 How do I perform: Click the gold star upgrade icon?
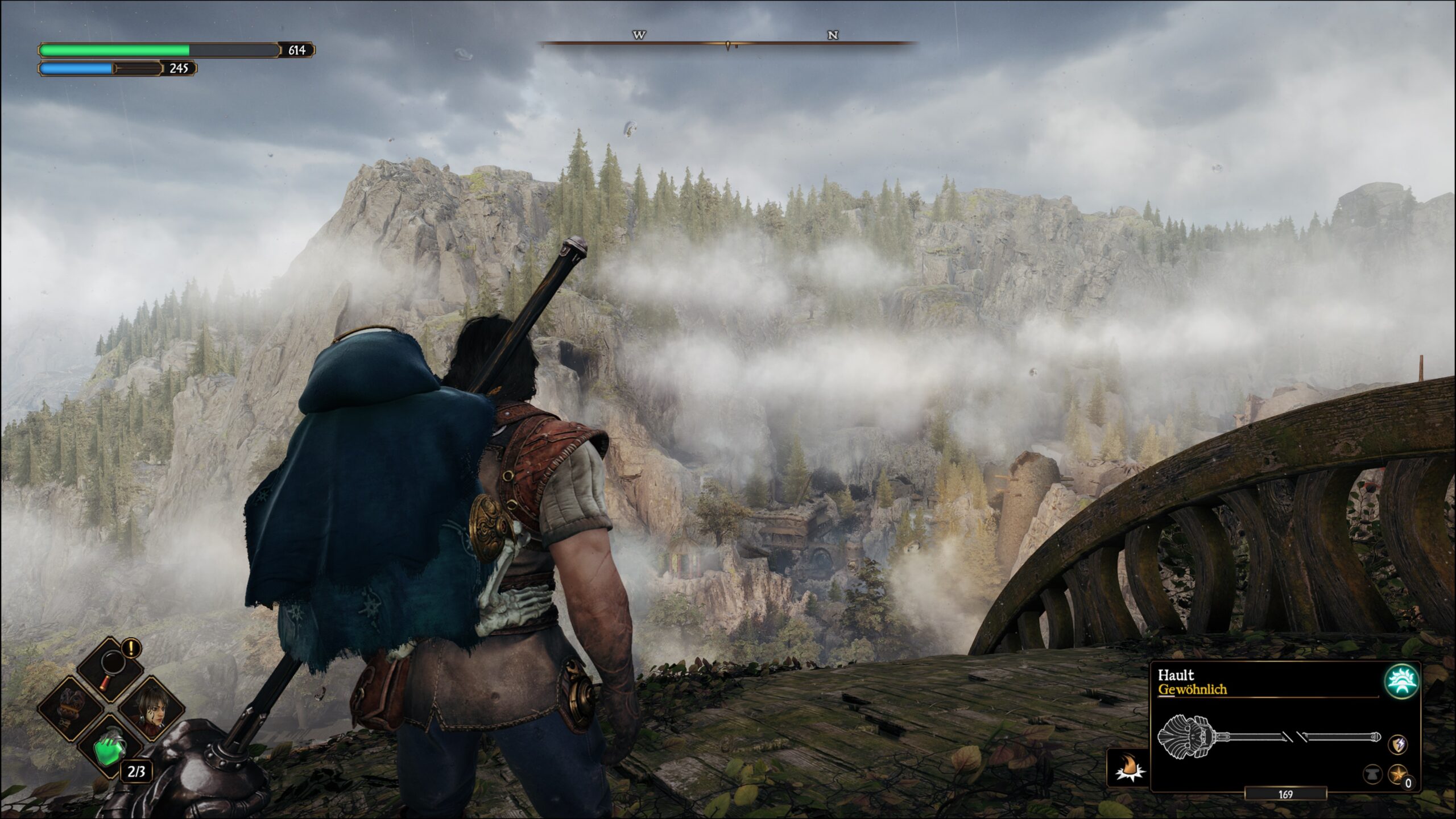[x=1398, y=773]
